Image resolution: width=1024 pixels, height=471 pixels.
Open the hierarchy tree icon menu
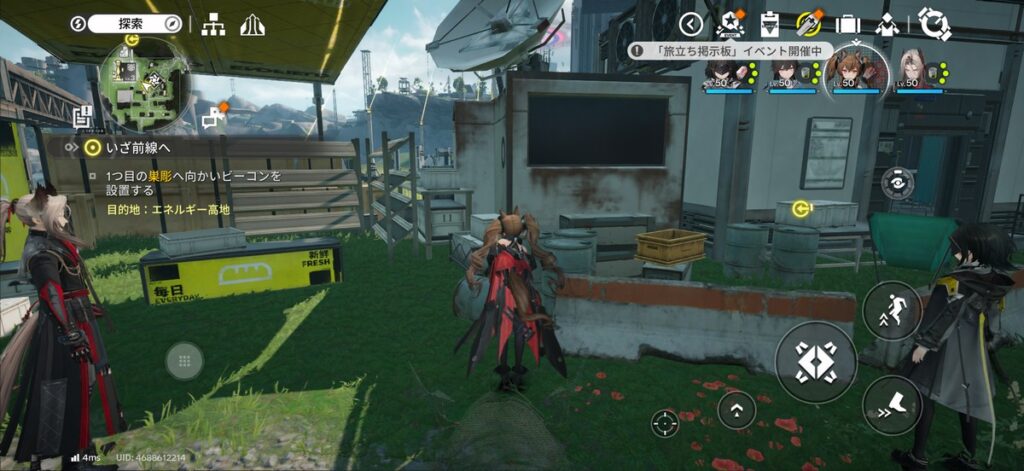pos(213,24)
